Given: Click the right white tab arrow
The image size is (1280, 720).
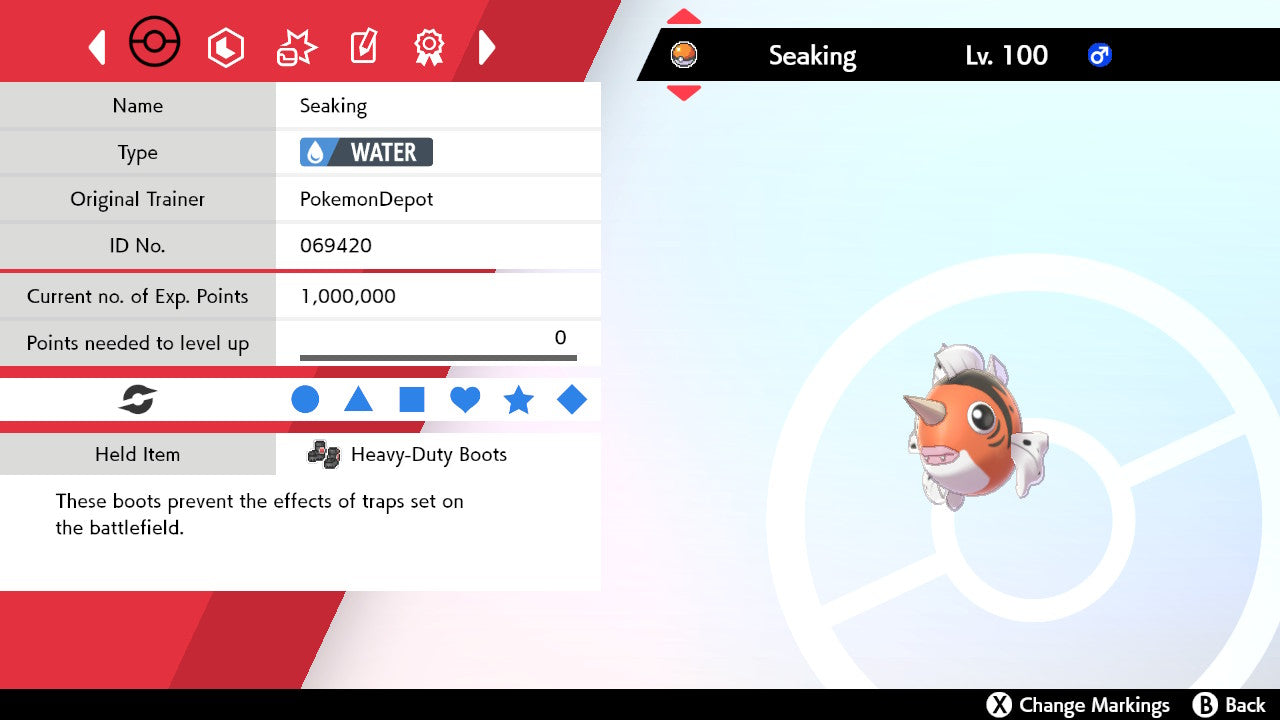Looking at the screenshot, I should pos(487,47).
